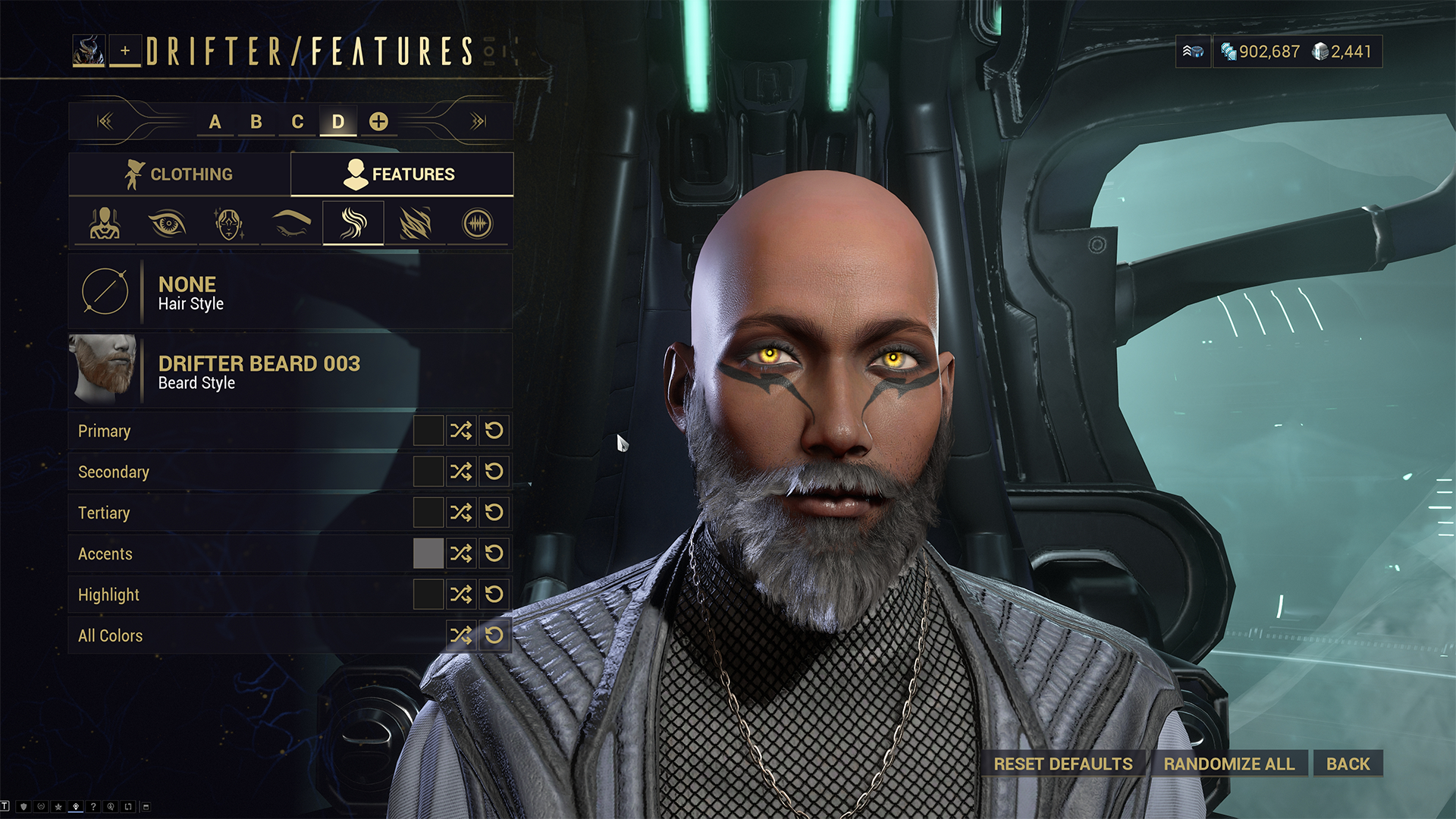Open the grey Accents color swatch
This screenshot has height=819, width=1456.
tap(428, 554)
